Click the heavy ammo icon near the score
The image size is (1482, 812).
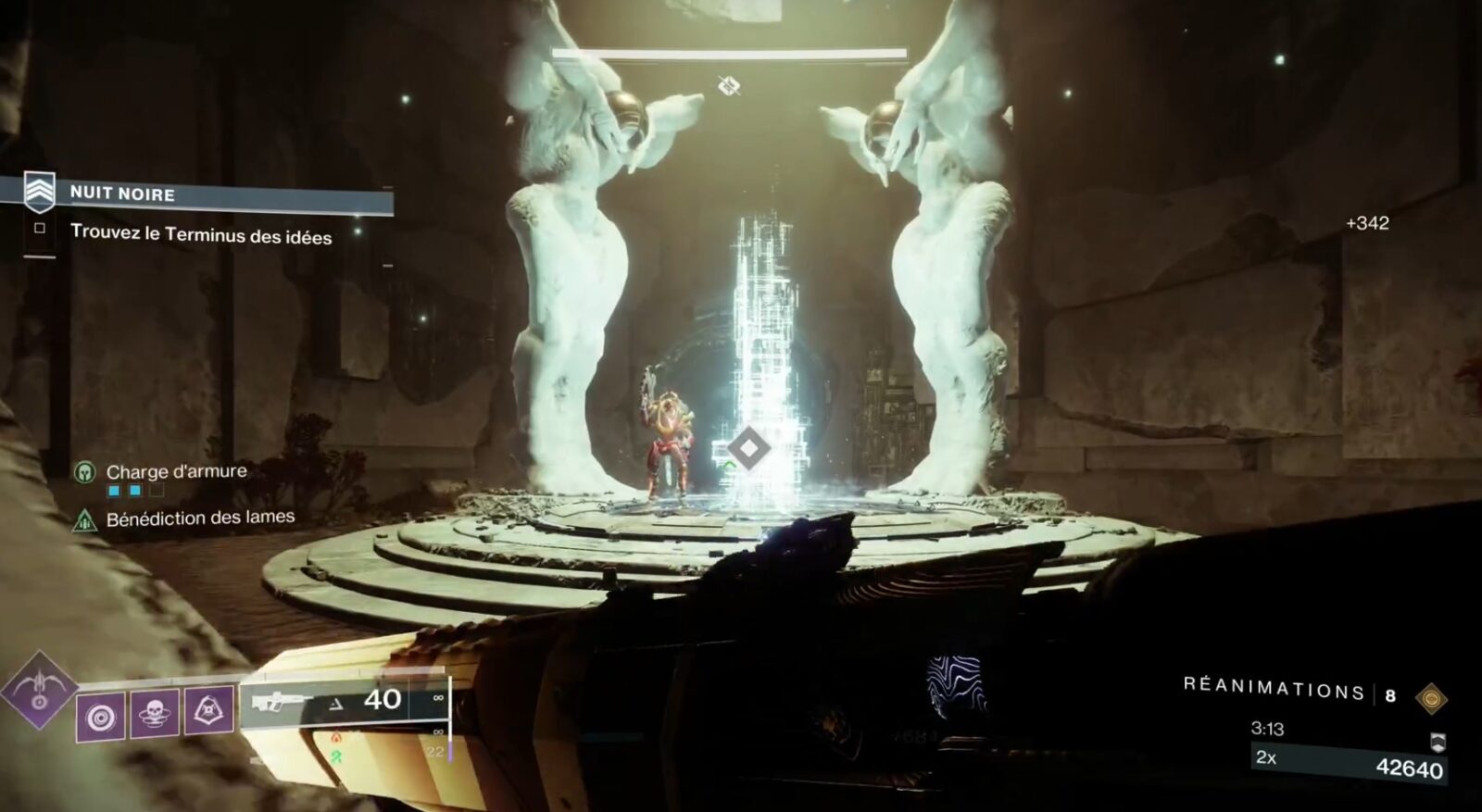(1438, 743)
